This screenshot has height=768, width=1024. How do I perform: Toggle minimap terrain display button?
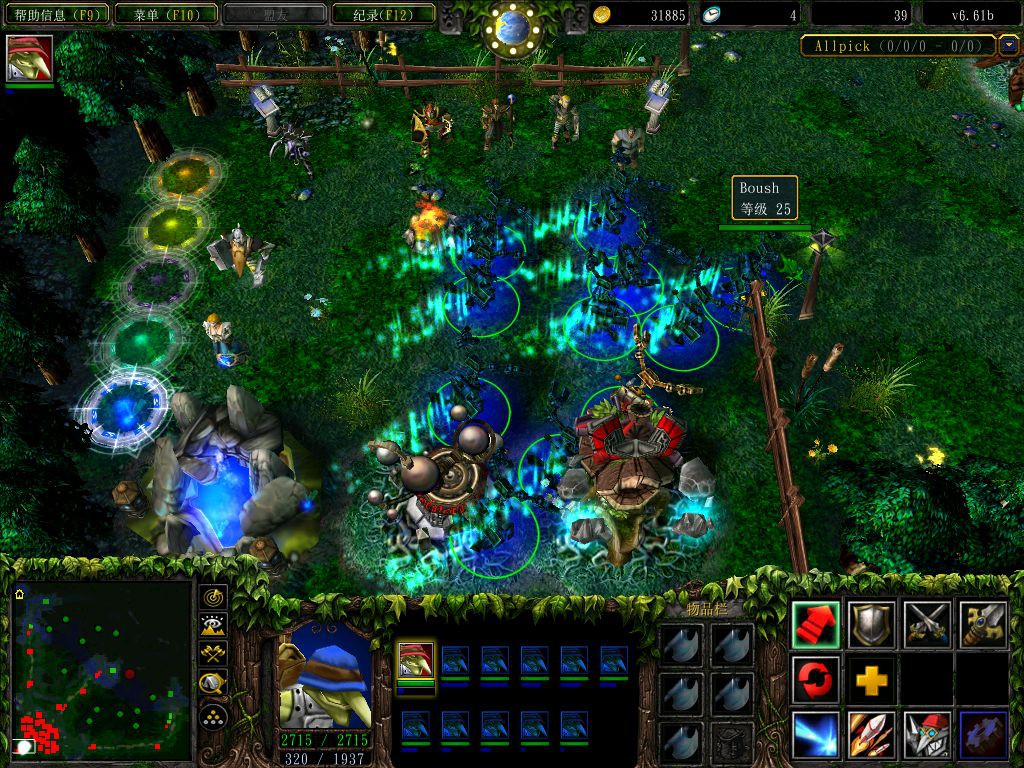[x=213, y=626]
